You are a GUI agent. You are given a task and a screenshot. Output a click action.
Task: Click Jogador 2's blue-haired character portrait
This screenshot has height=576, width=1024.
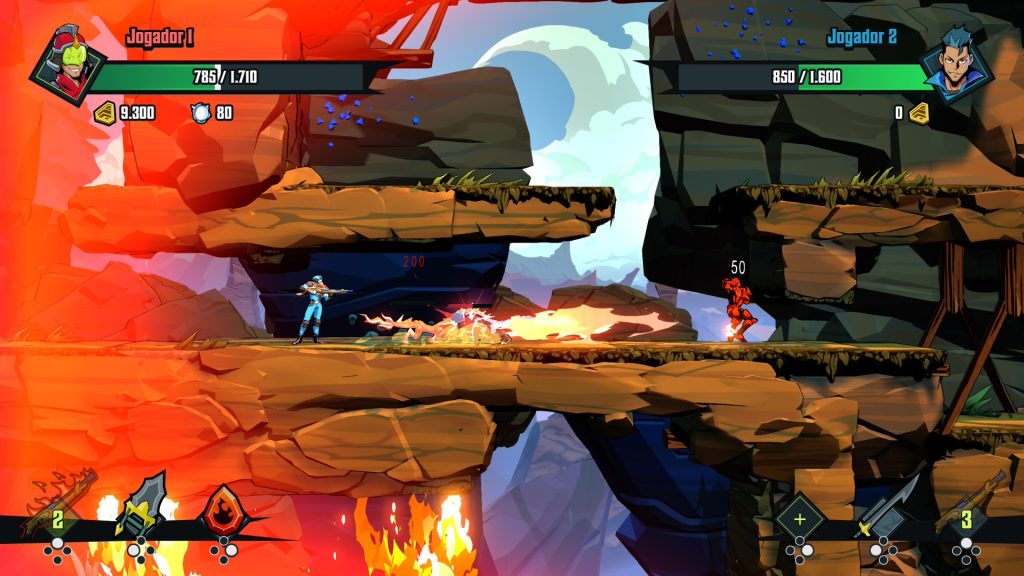(955, 66)
